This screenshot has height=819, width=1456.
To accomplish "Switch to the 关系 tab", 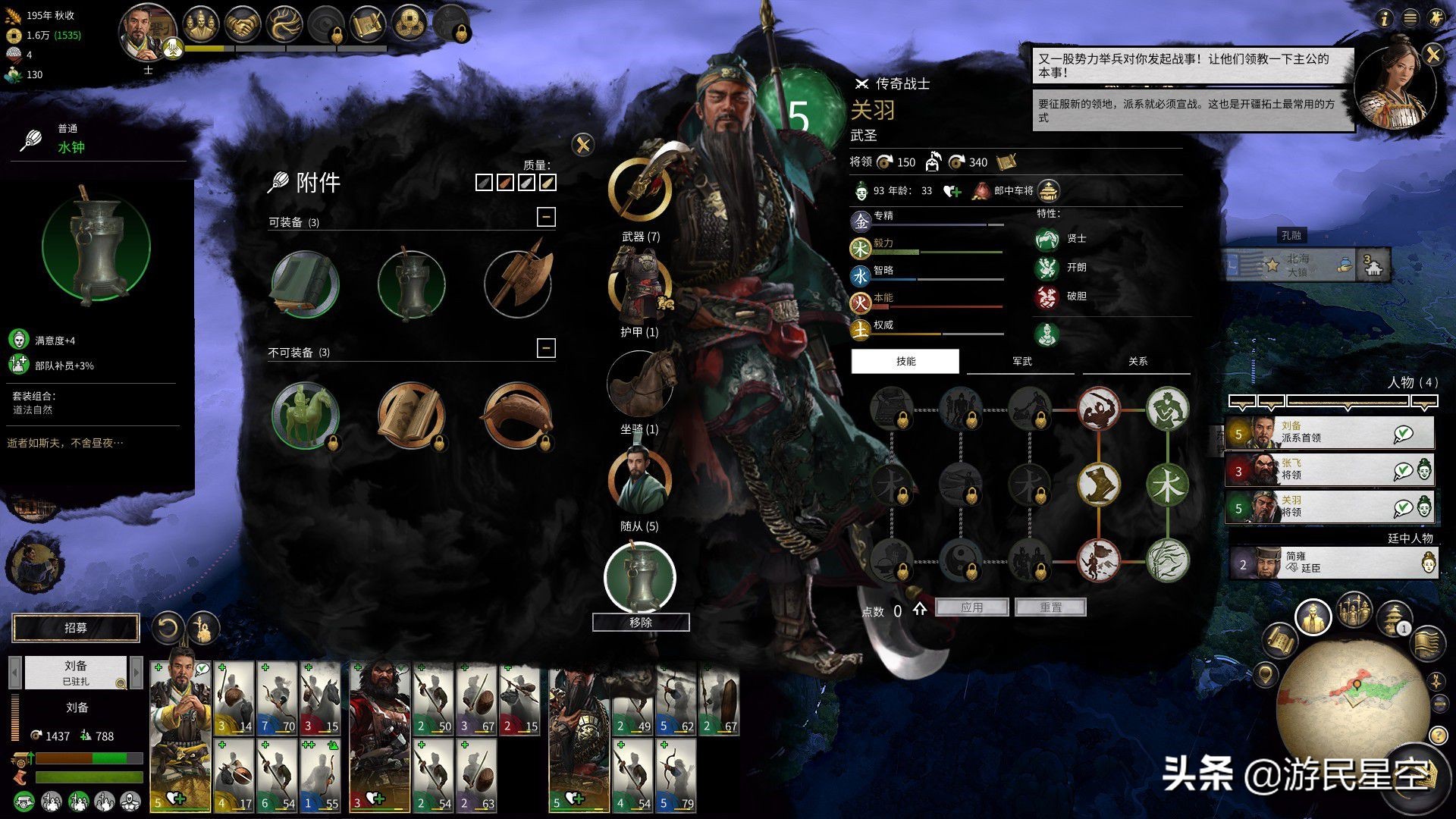I will click(1137, 362).
